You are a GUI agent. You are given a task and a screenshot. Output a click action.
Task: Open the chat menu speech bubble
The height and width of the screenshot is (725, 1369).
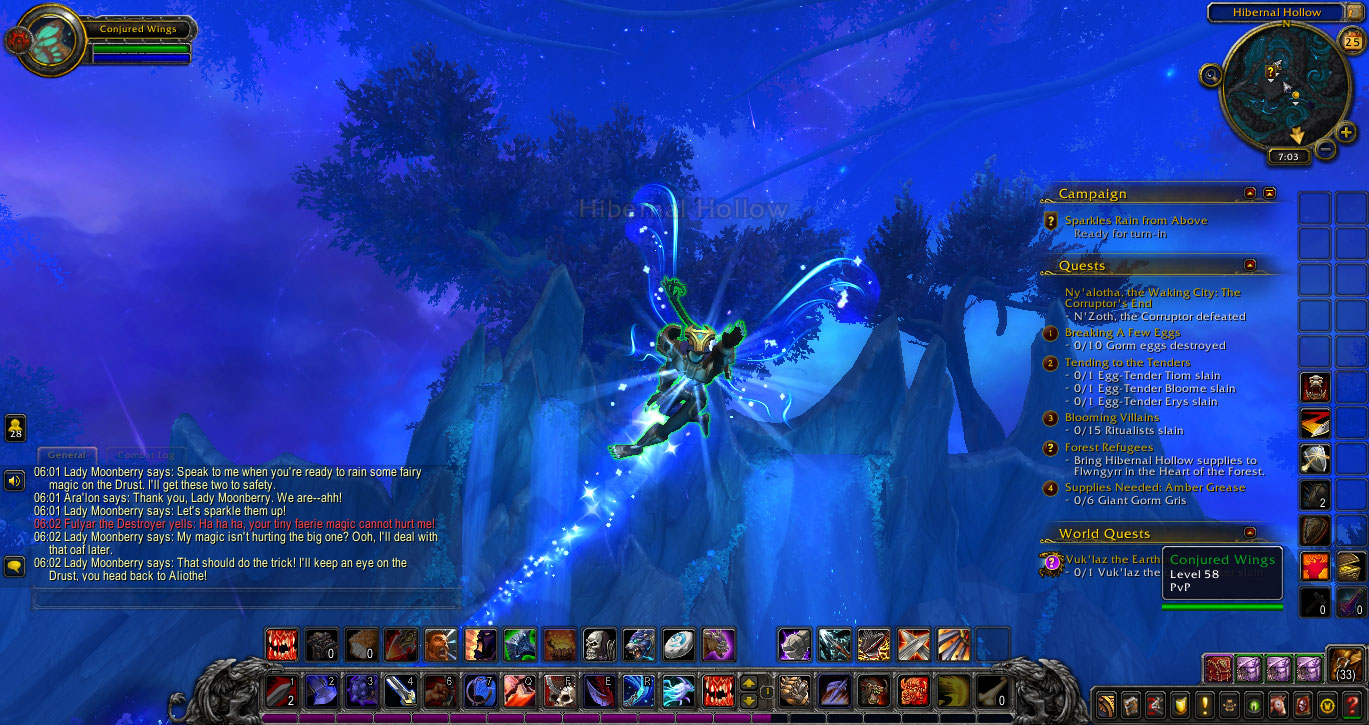pyautogui.click(x=14, y=566)
